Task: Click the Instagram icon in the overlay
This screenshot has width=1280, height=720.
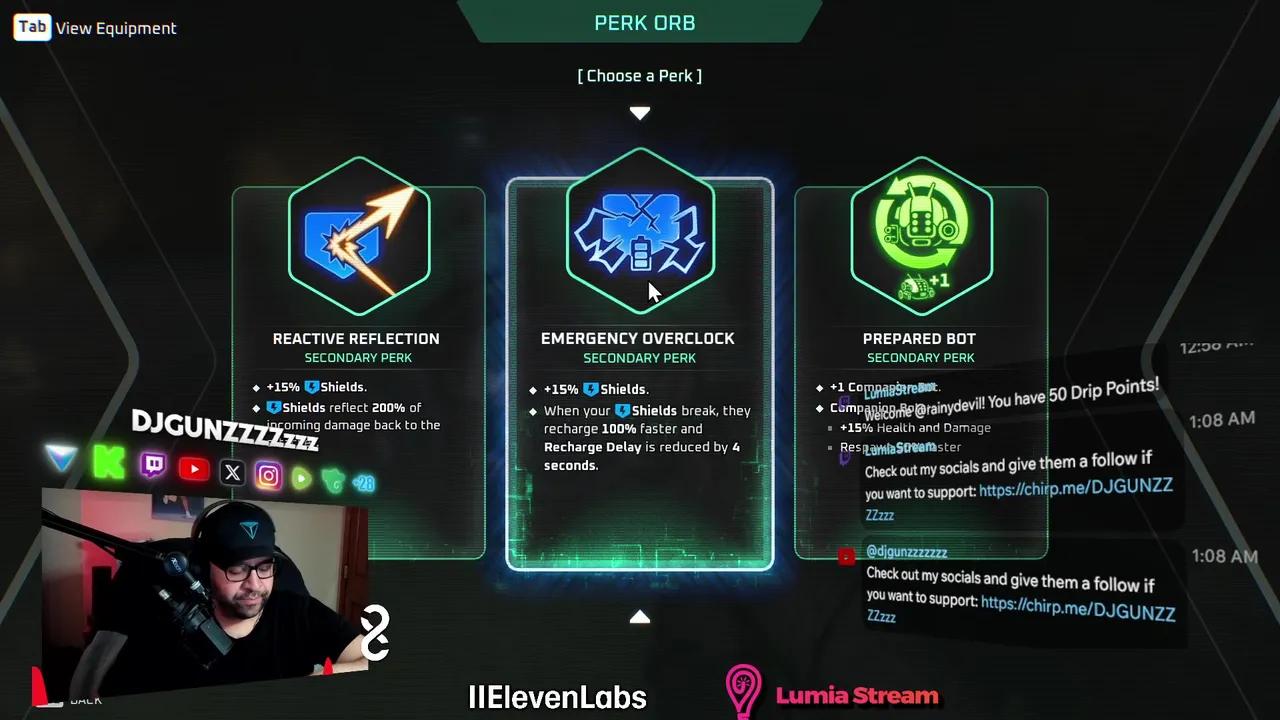Action: click(268, 475)
